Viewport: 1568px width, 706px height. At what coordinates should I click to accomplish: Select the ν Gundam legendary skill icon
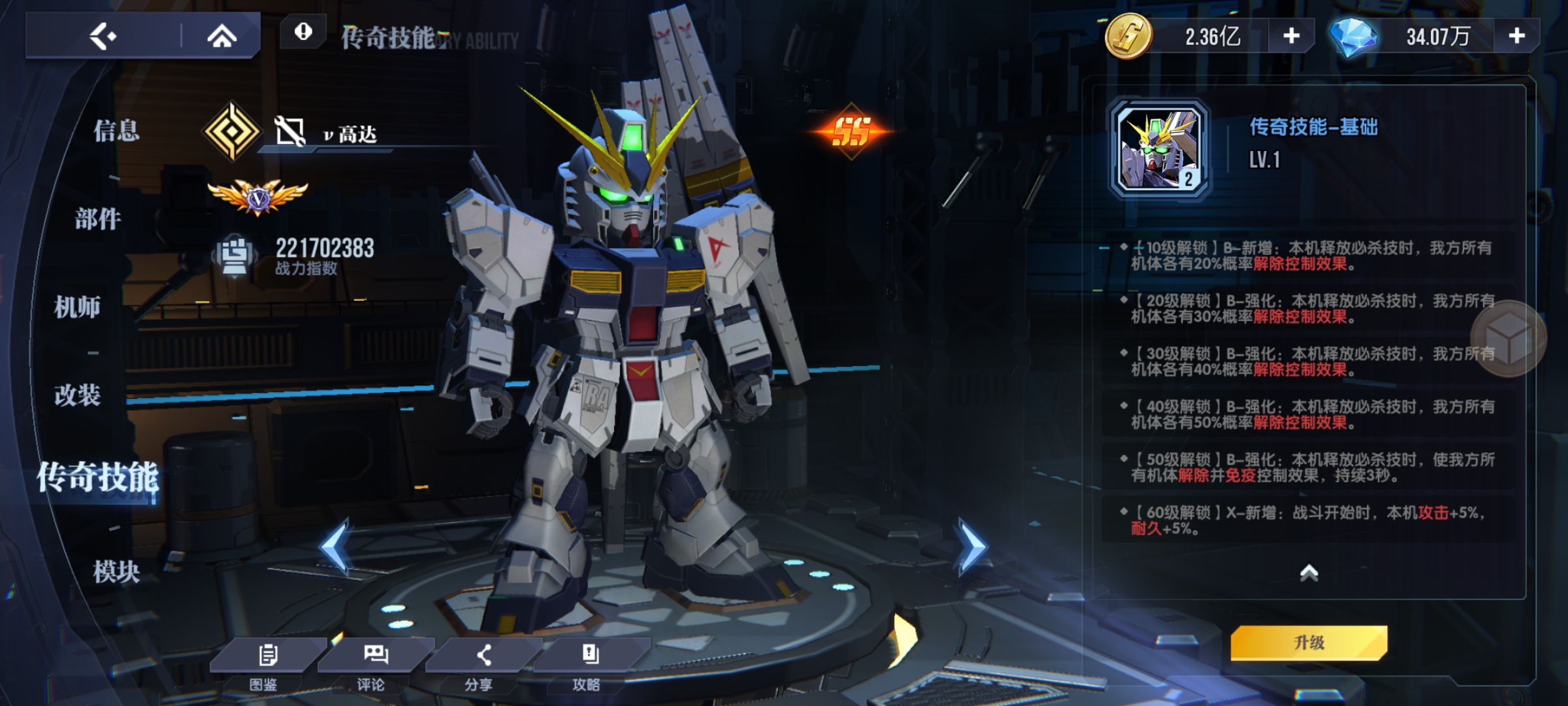click(x=1160, y=150)
